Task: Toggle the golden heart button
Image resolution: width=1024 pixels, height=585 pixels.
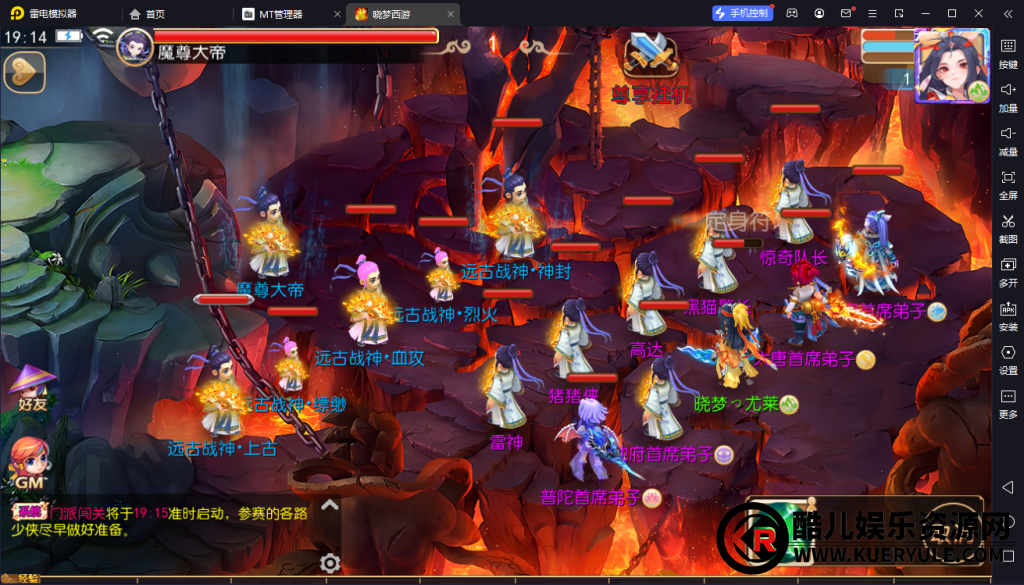Action: [x=24, y=72]
